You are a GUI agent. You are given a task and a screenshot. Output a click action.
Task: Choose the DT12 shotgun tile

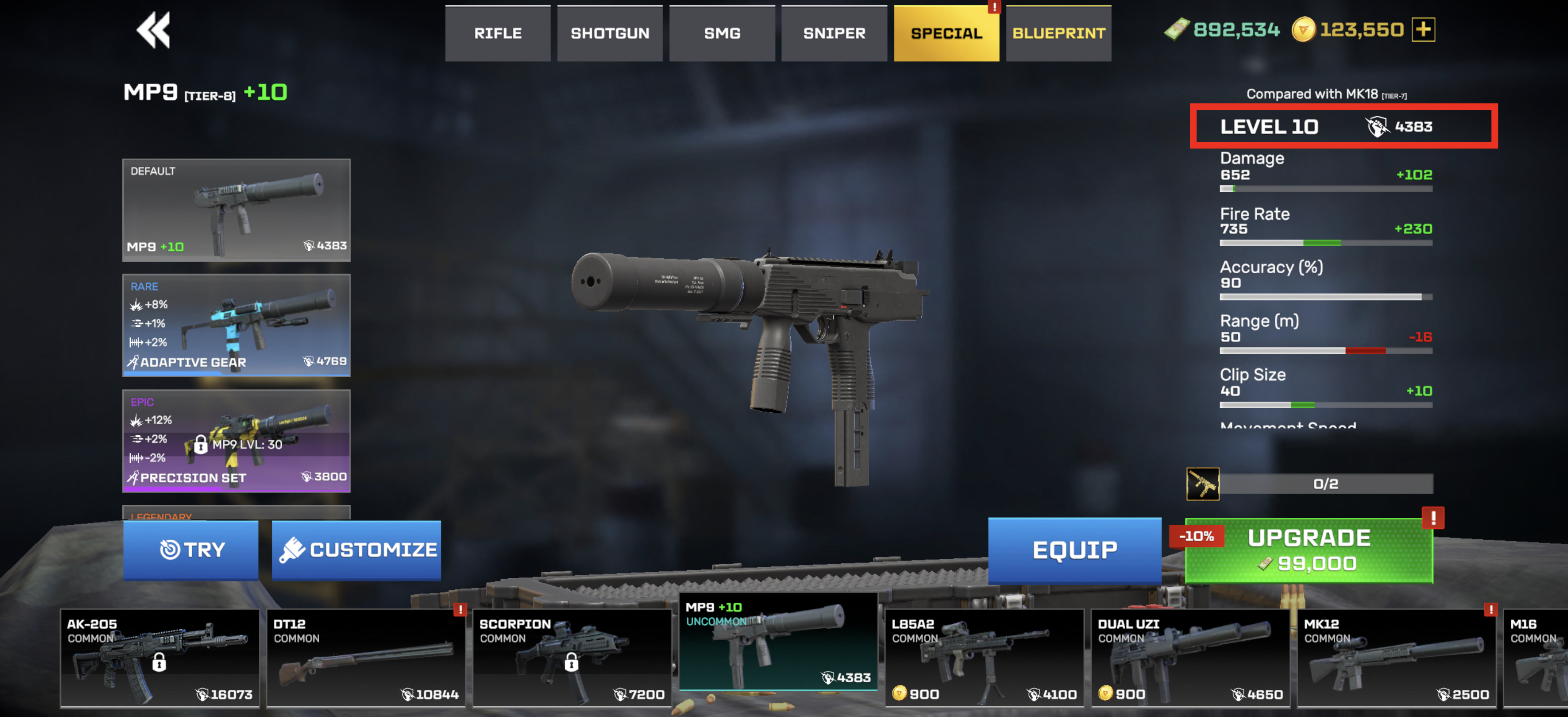[366, 658]
